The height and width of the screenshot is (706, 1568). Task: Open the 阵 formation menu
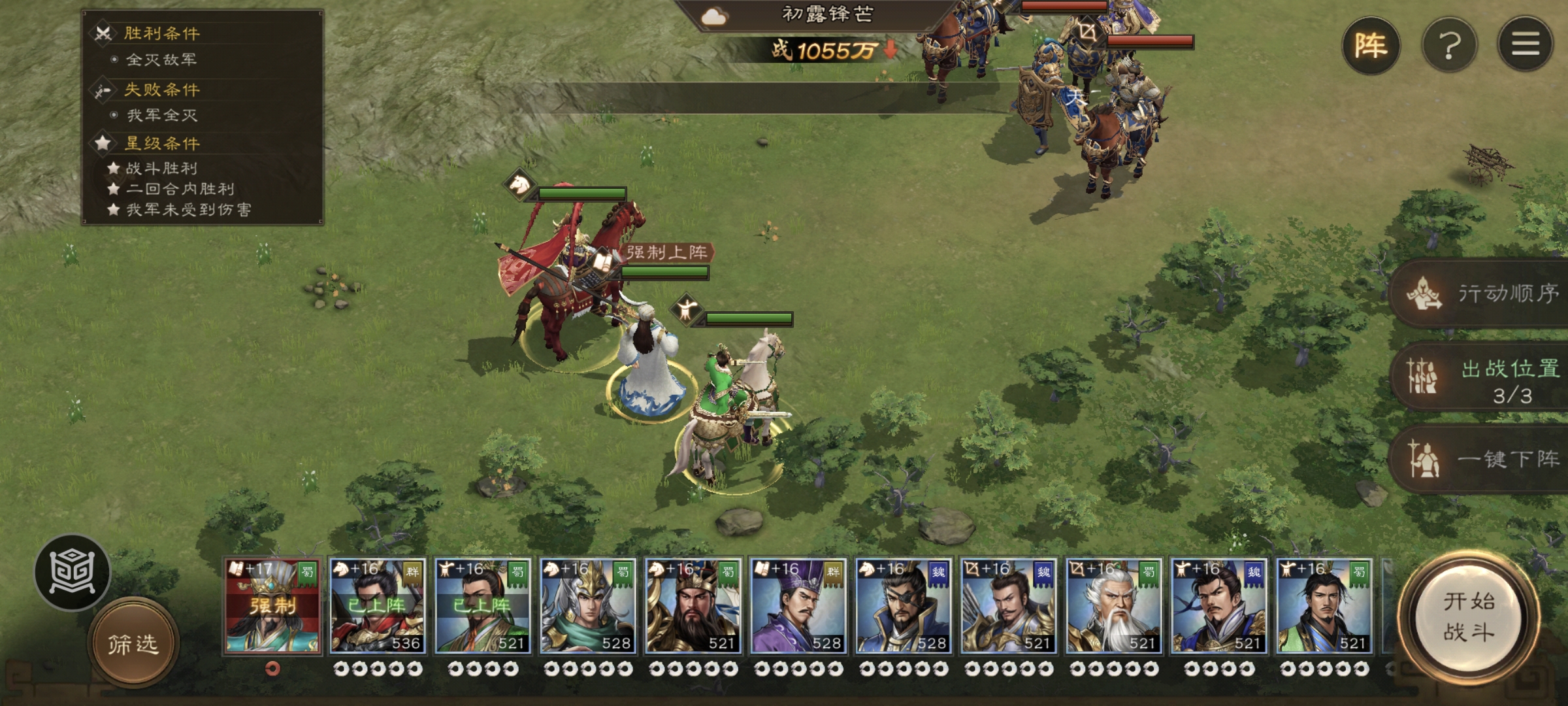pyautogui.click(x=1370, y=46)
